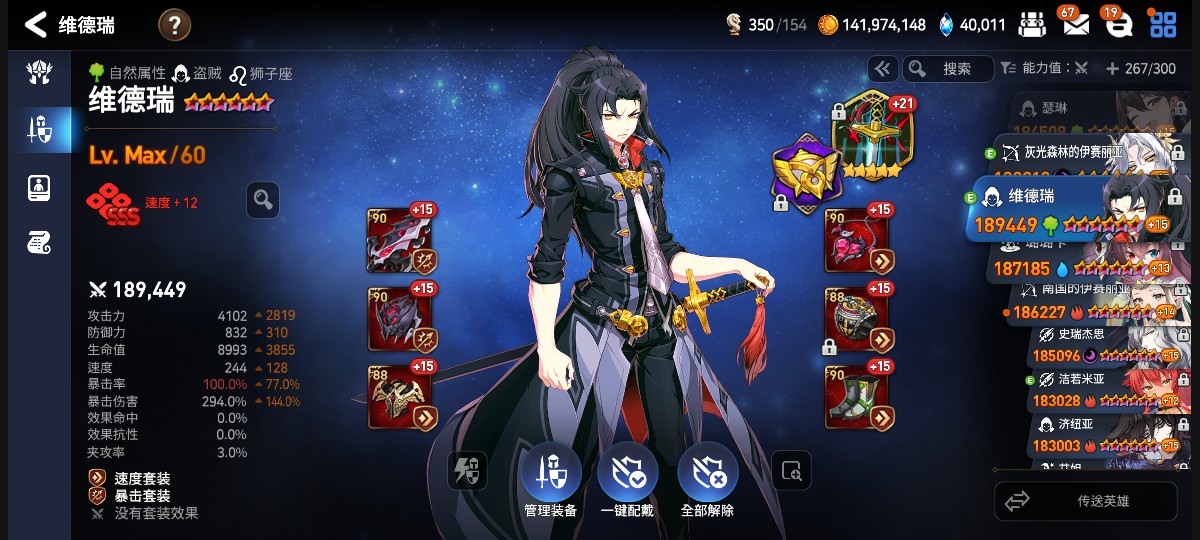Select the equipped weapon slot
This screenshot has width=1200, height=540.
pos(400,241)
